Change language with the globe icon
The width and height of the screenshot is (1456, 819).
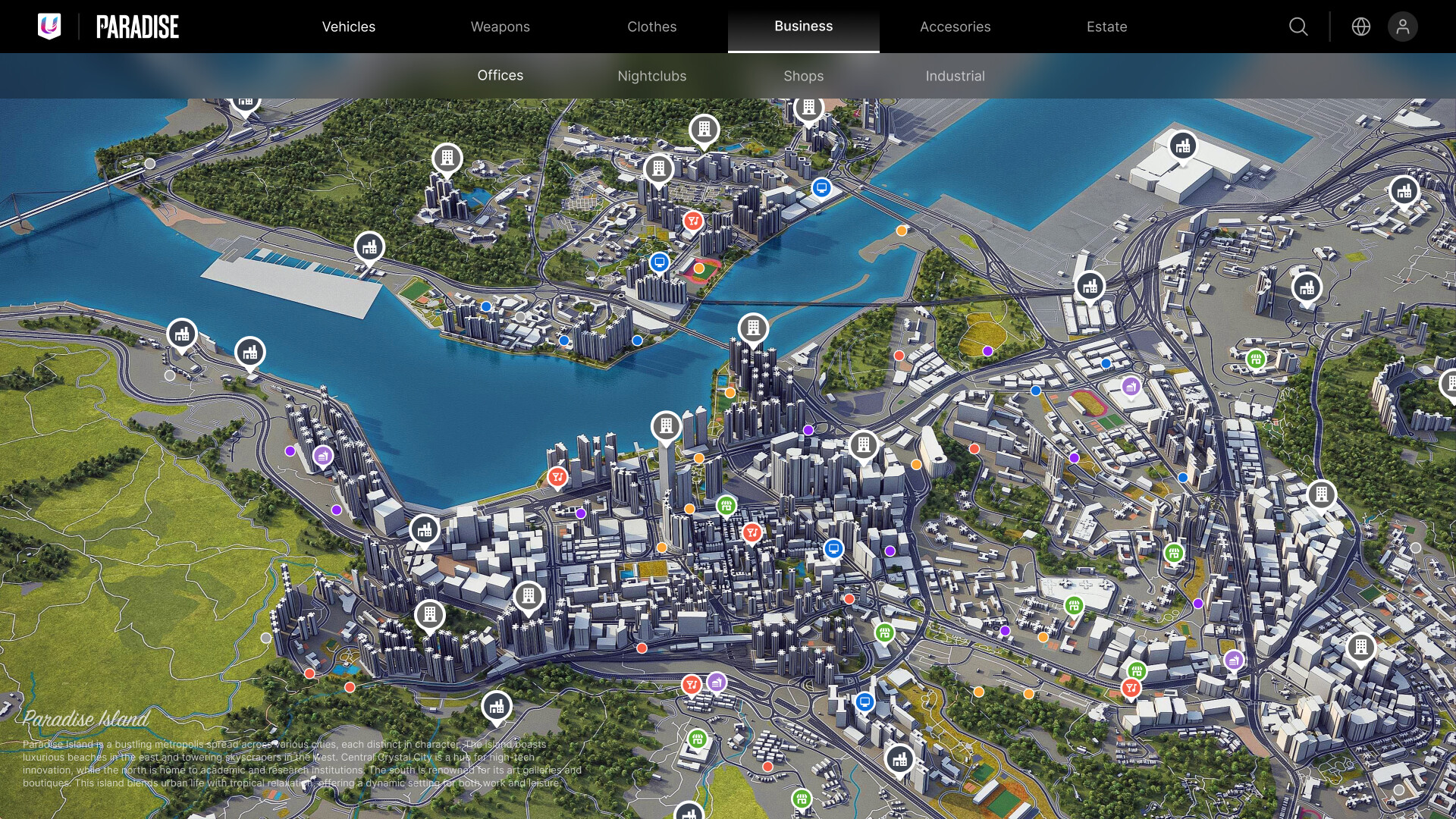click(x=1361, y=27)
